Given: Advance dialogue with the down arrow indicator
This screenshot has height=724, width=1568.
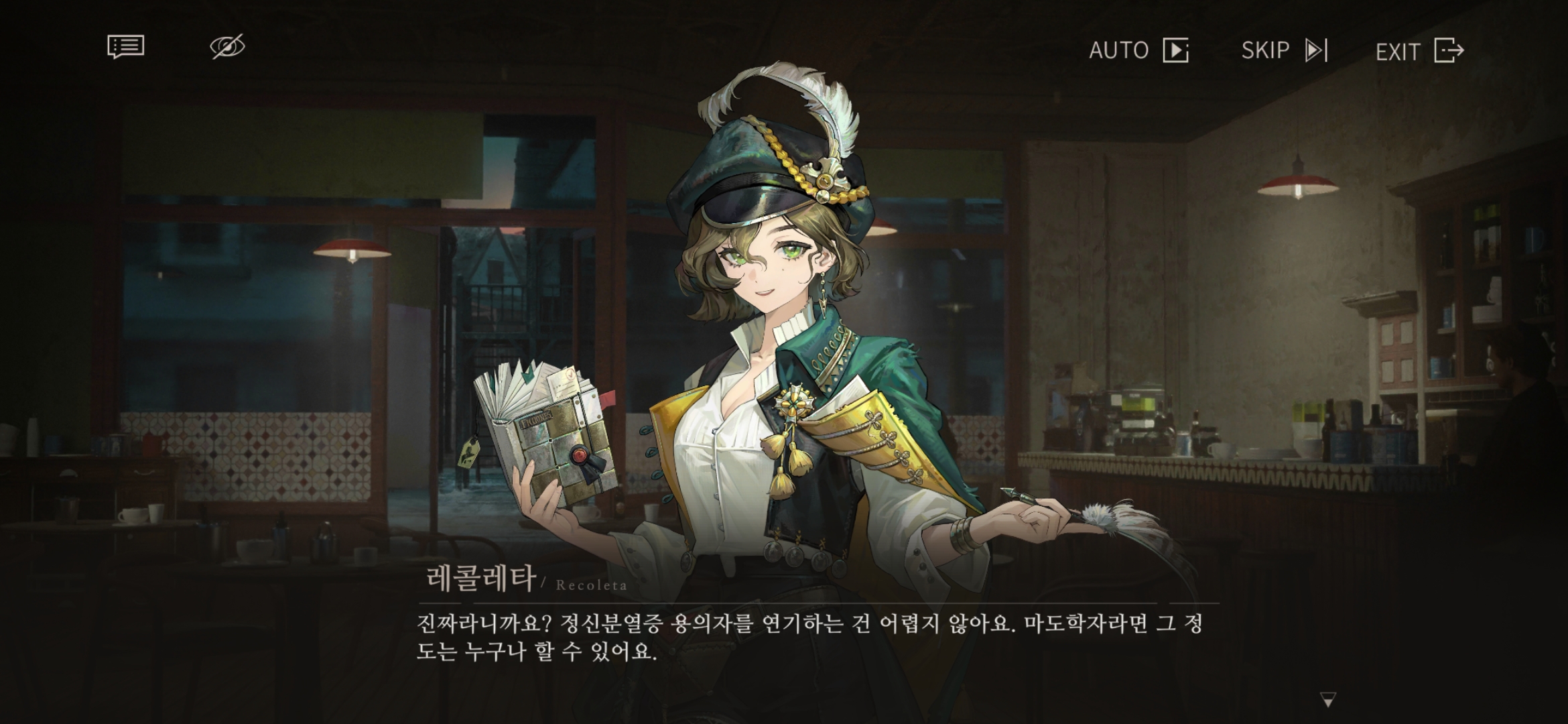Looking at the screenshot, I should click(x=1327, y=700).
